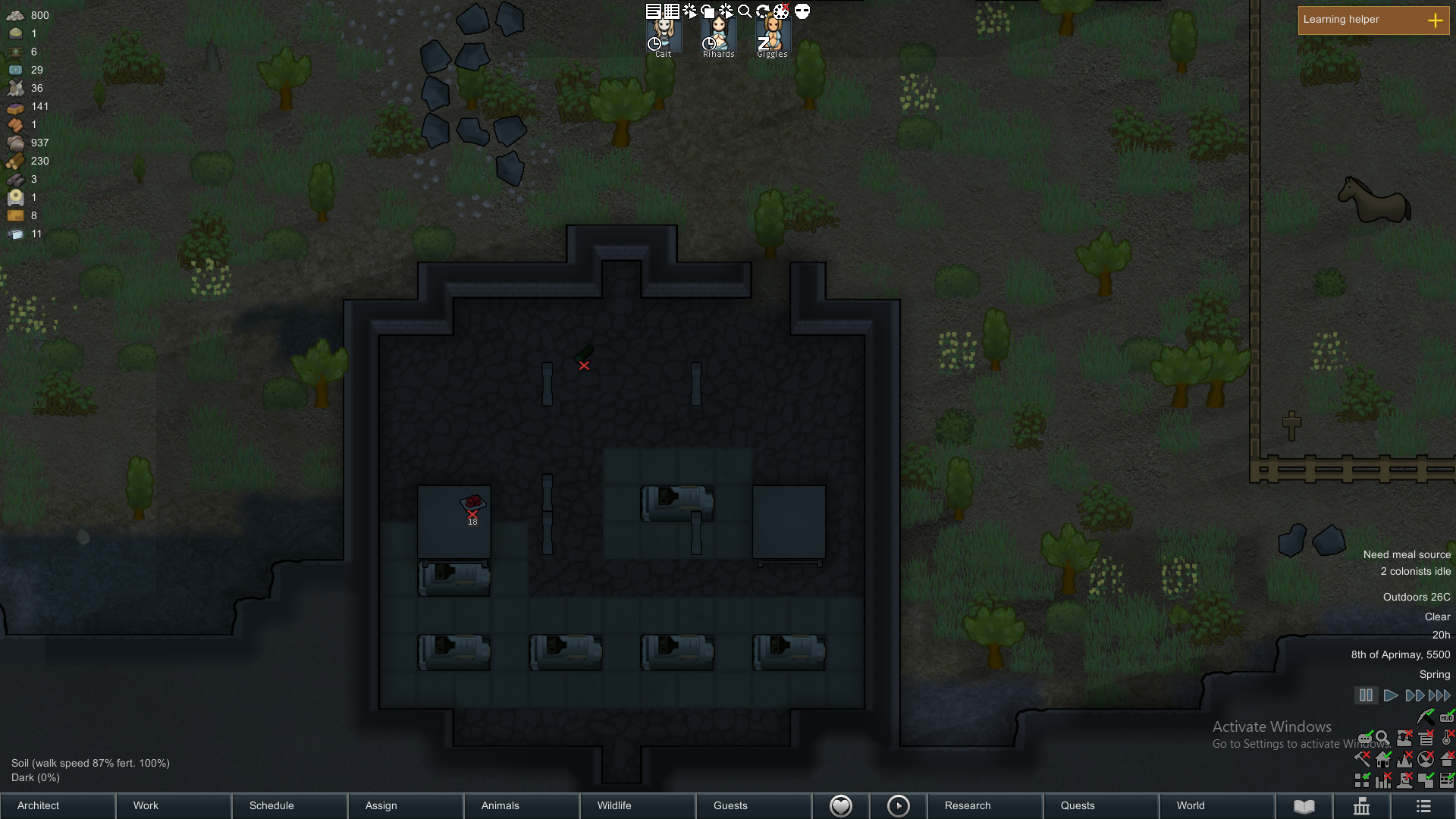This screenshot has height=819, width=1456.
Task: Switch to the World view
Action: pyautogui.click(x=1216, y=805)
